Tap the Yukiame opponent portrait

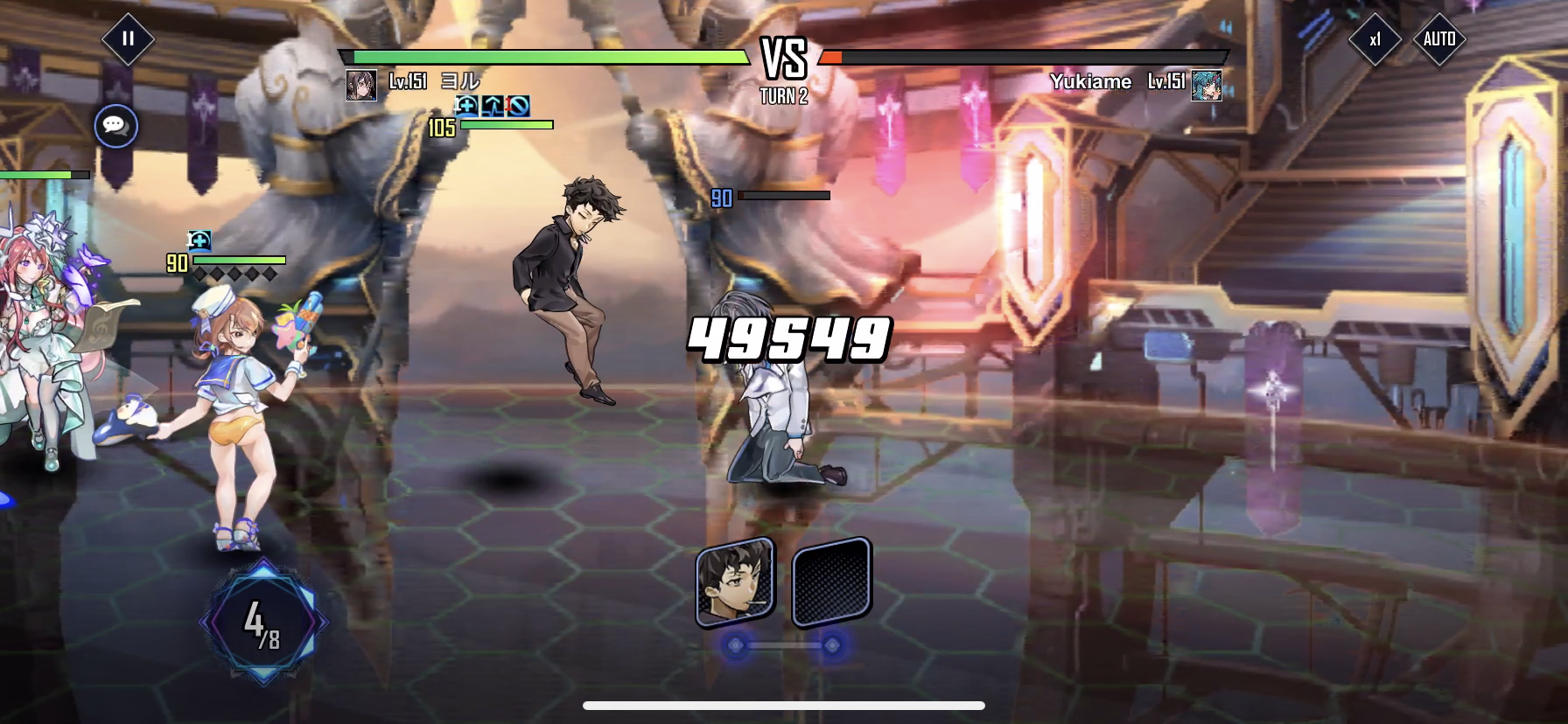pyautogui.click(x=1207, y=86)
